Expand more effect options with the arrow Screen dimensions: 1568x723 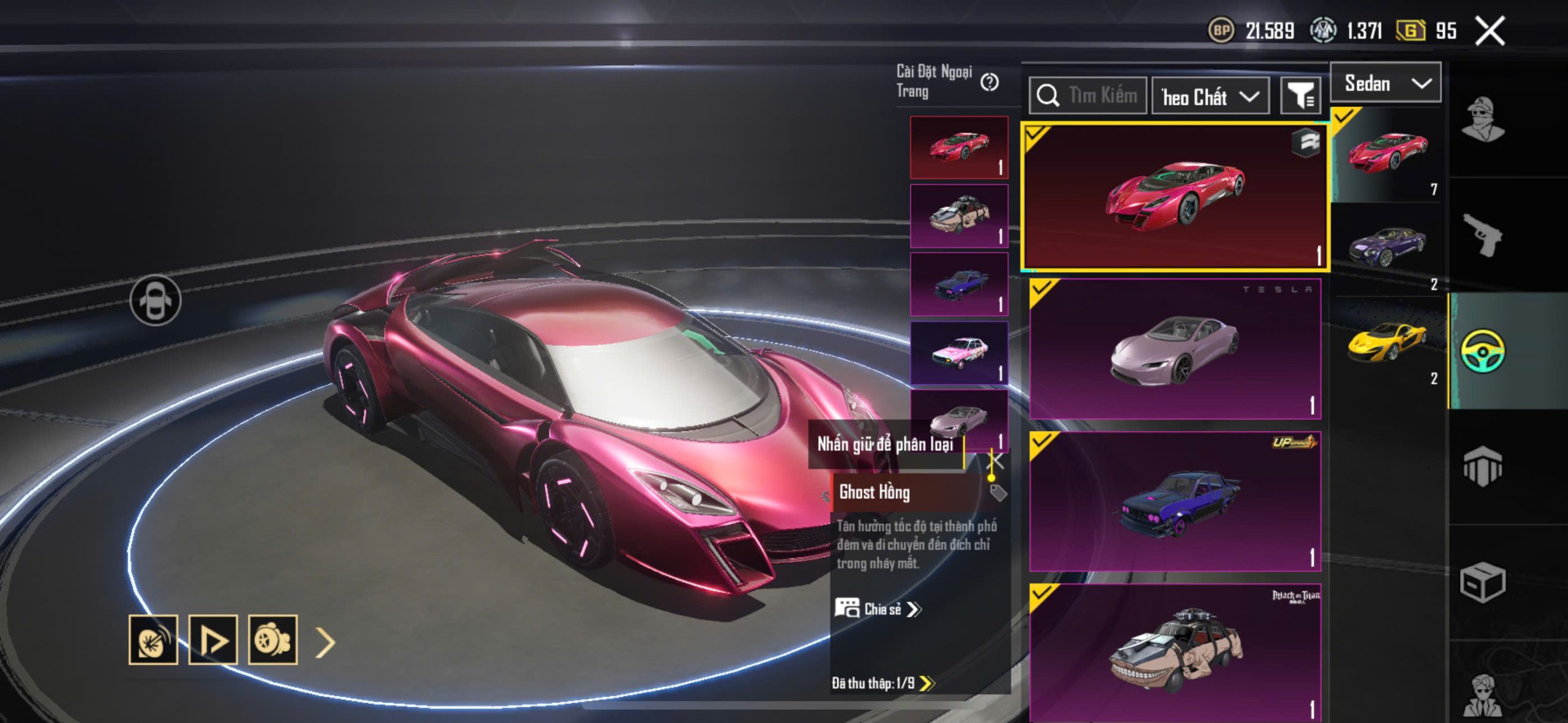click(x=325, y=642)
